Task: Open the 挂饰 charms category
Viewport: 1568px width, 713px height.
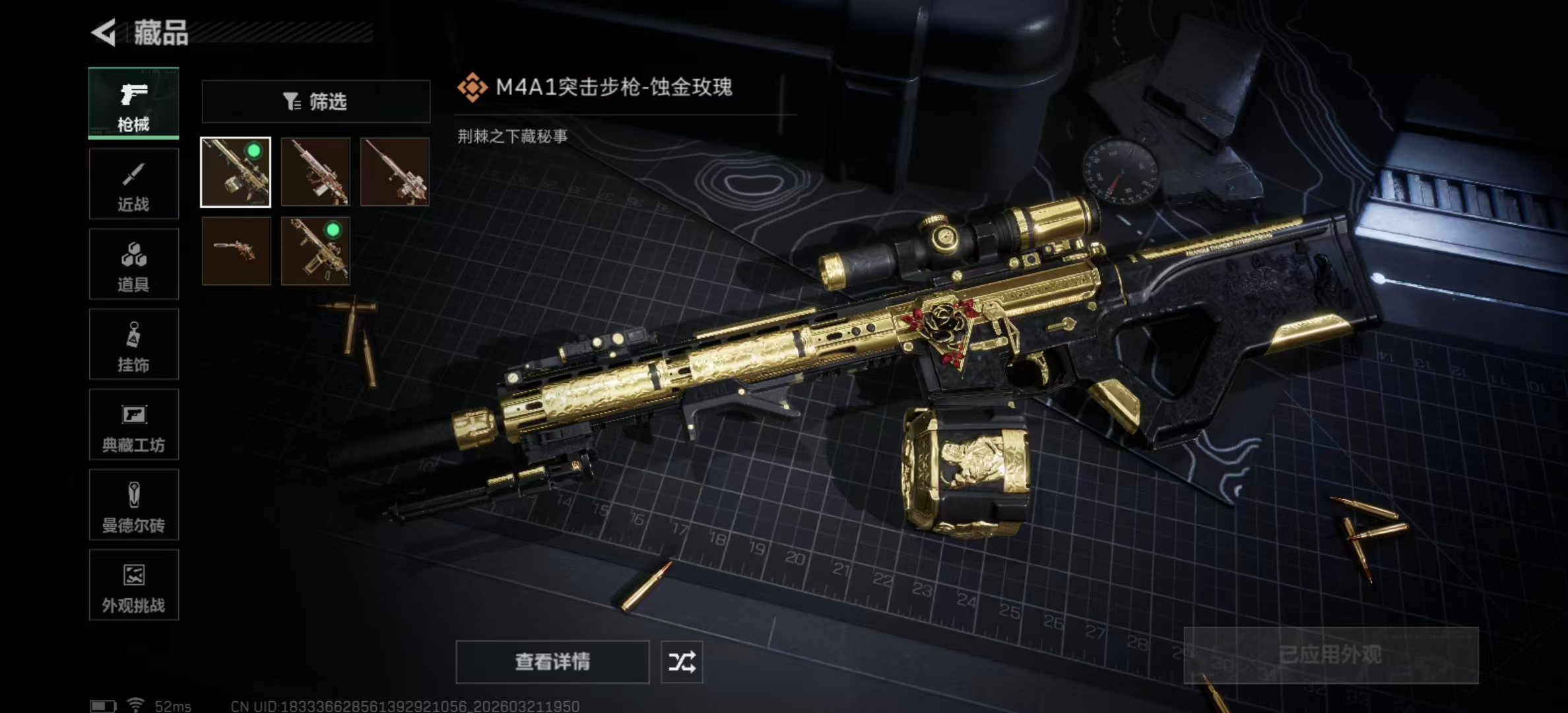Action: (133, 345)
